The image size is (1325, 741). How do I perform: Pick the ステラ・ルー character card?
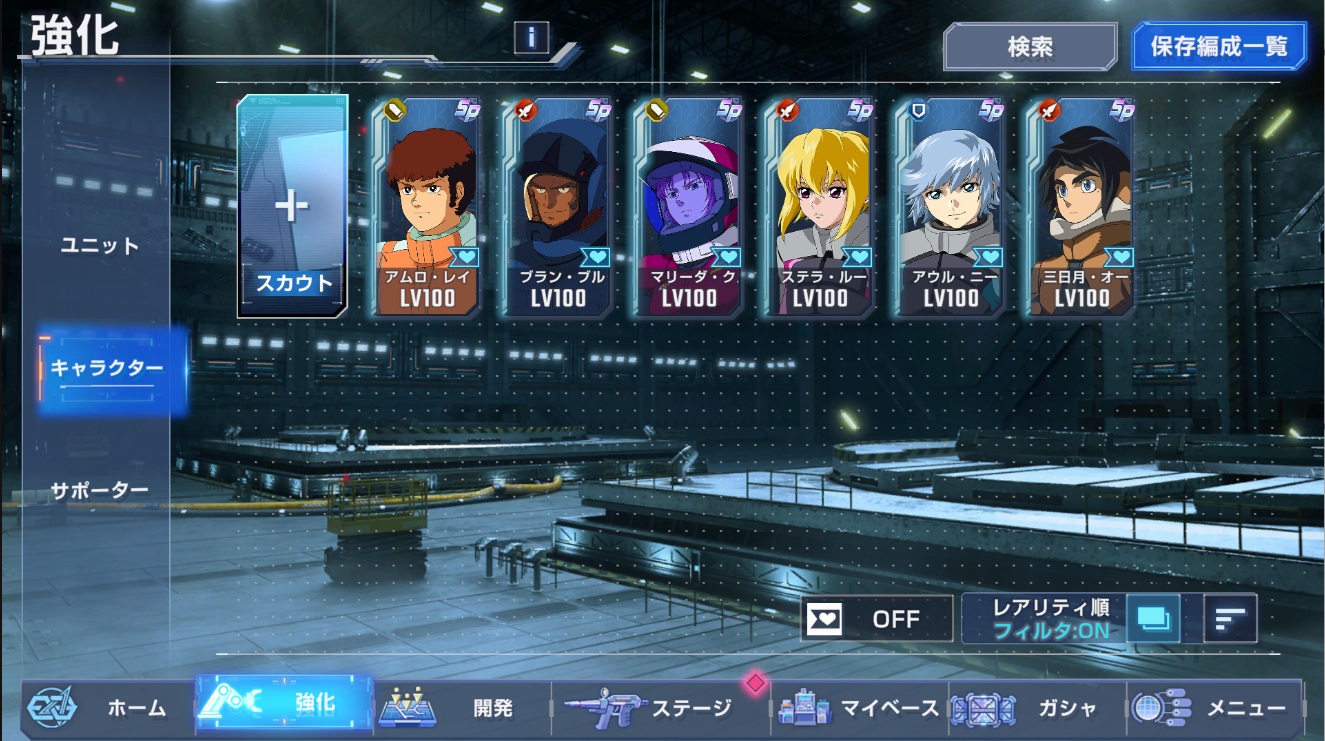820,206
